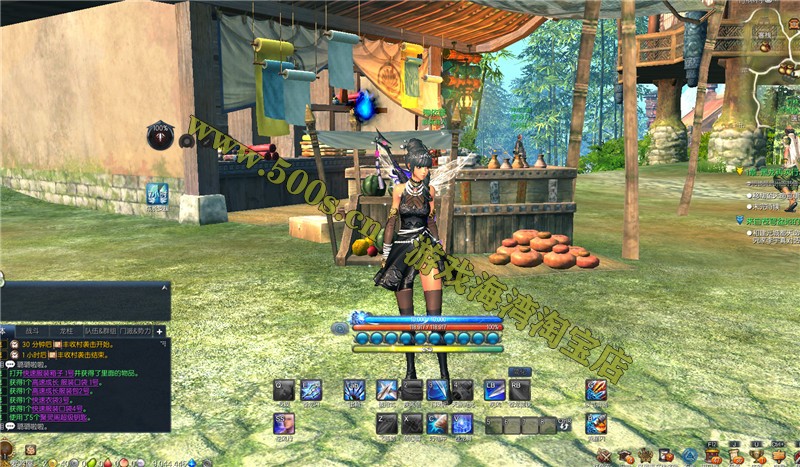Click the dark chat input box
The image size is (800, 467).
pos(85,301)
